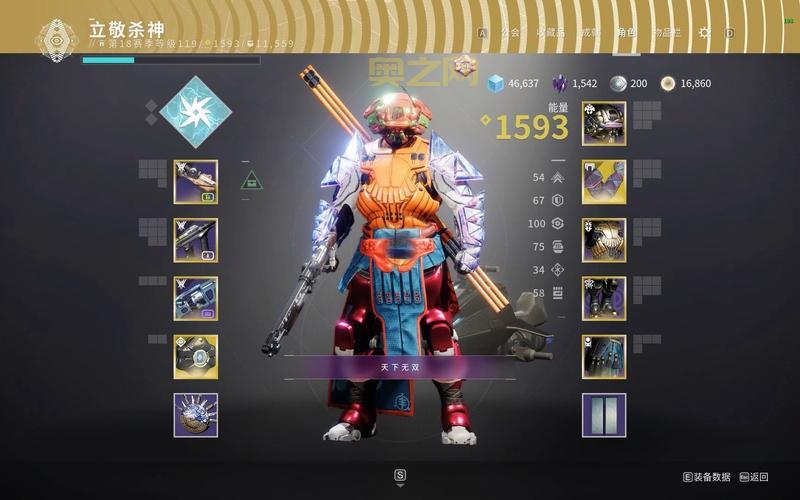Select the equipped helmet armor slot

click(x=604, y=124)
